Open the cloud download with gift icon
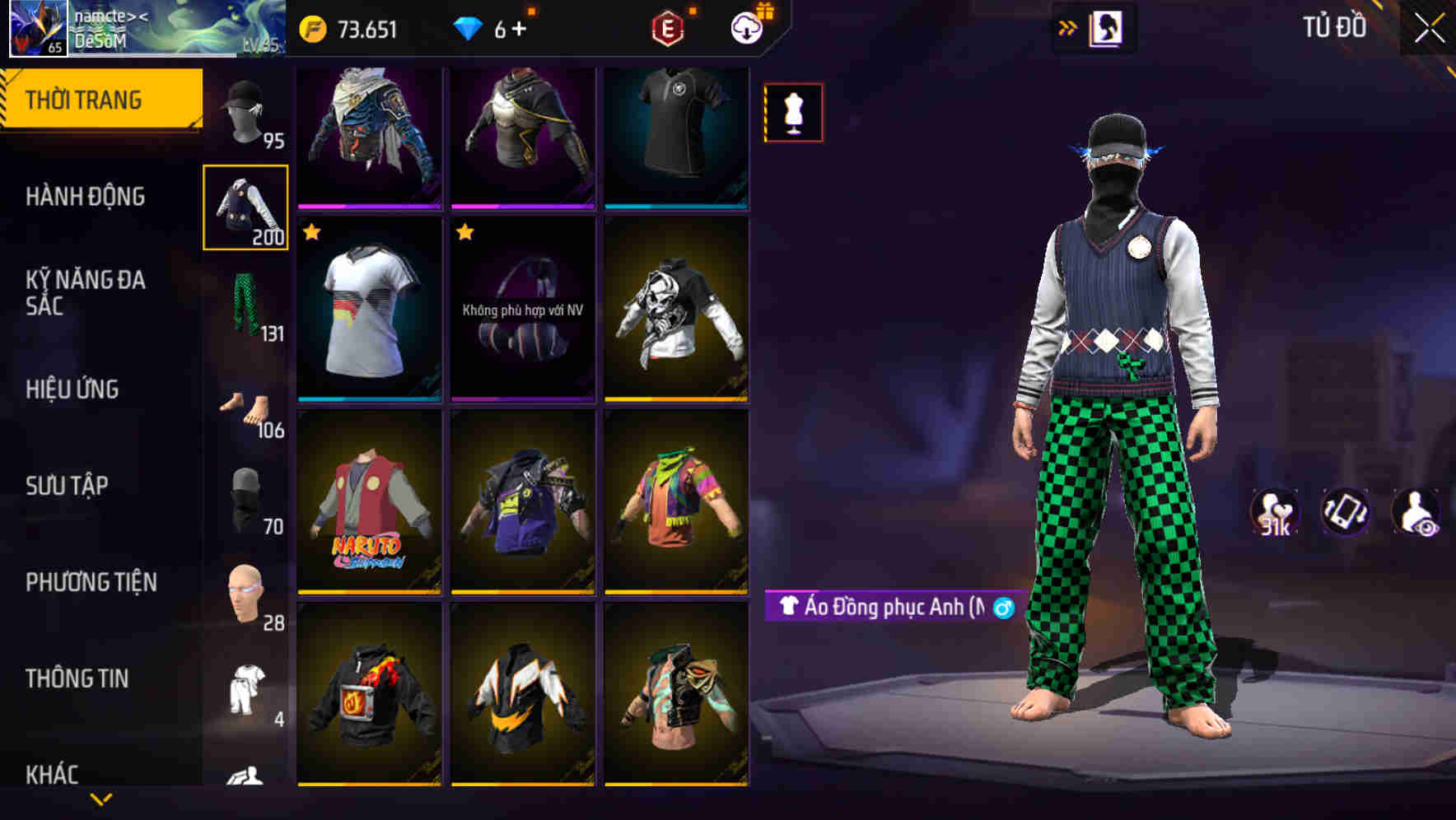The image size is (1456, 820). (x=746, y=26)
